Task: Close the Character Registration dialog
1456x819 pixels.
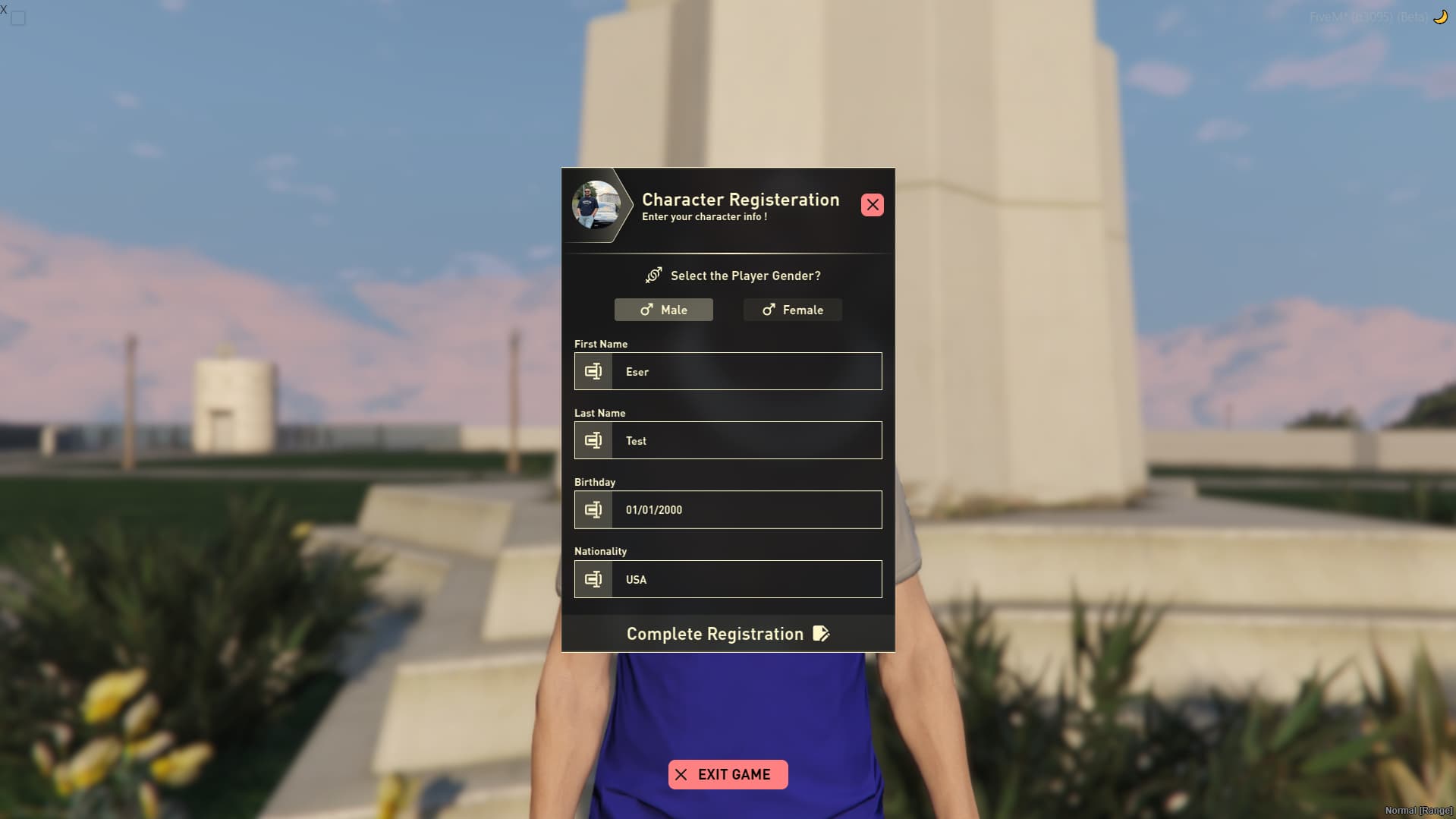Action: click(x=872, y=205)
